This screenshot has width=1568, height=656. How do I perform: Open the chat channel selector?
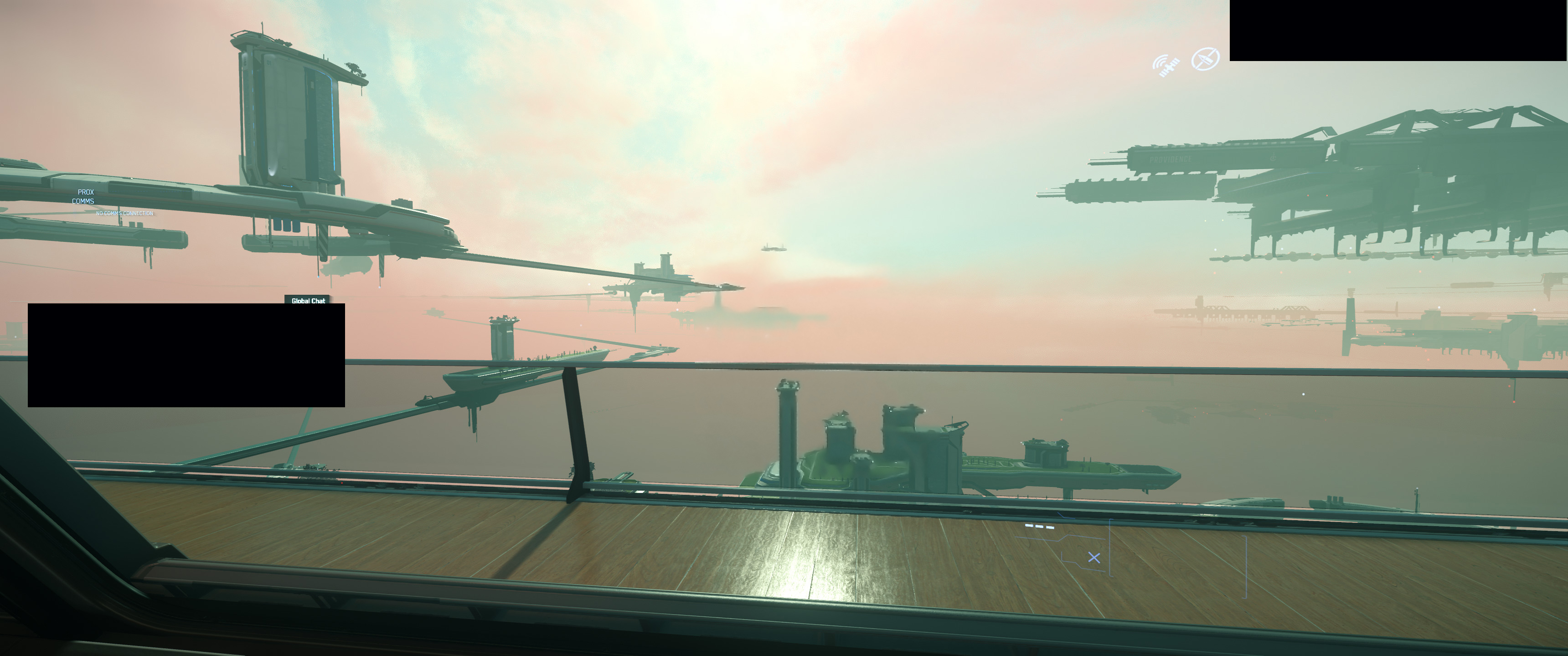click(x=308, y=300)
